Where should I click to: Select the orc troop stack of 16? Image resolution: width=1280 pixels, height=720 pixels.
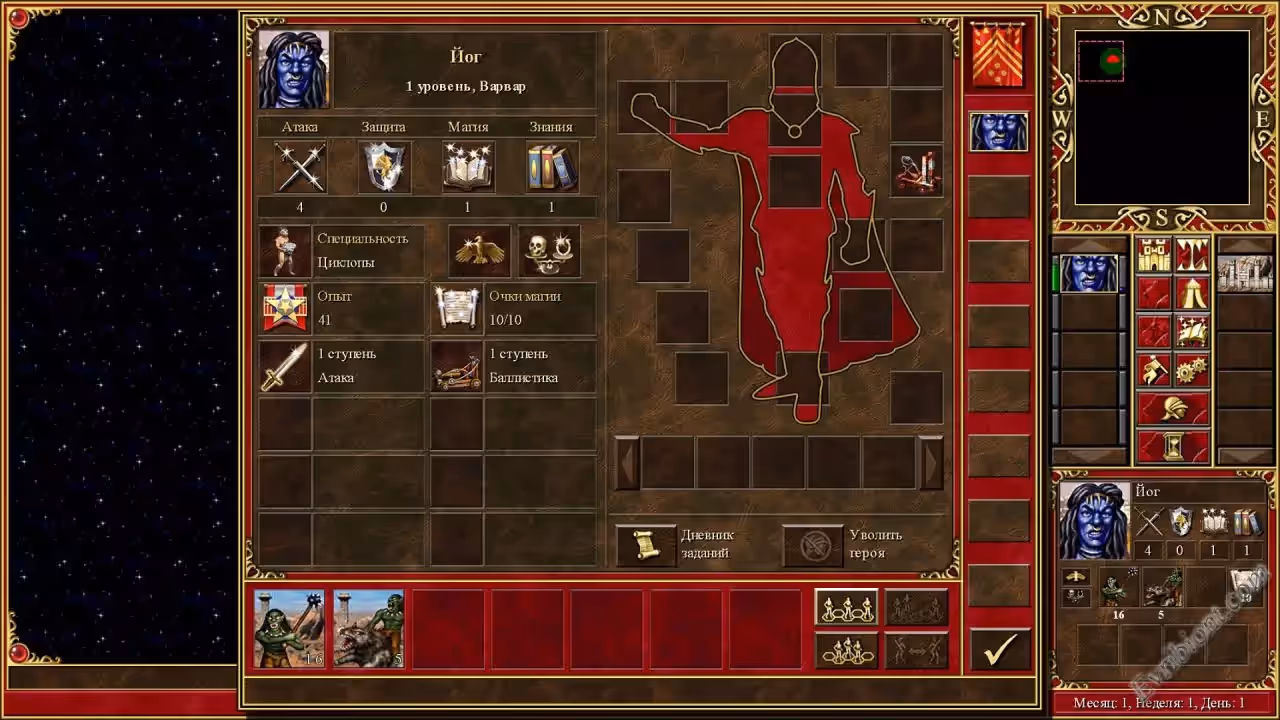289,629
